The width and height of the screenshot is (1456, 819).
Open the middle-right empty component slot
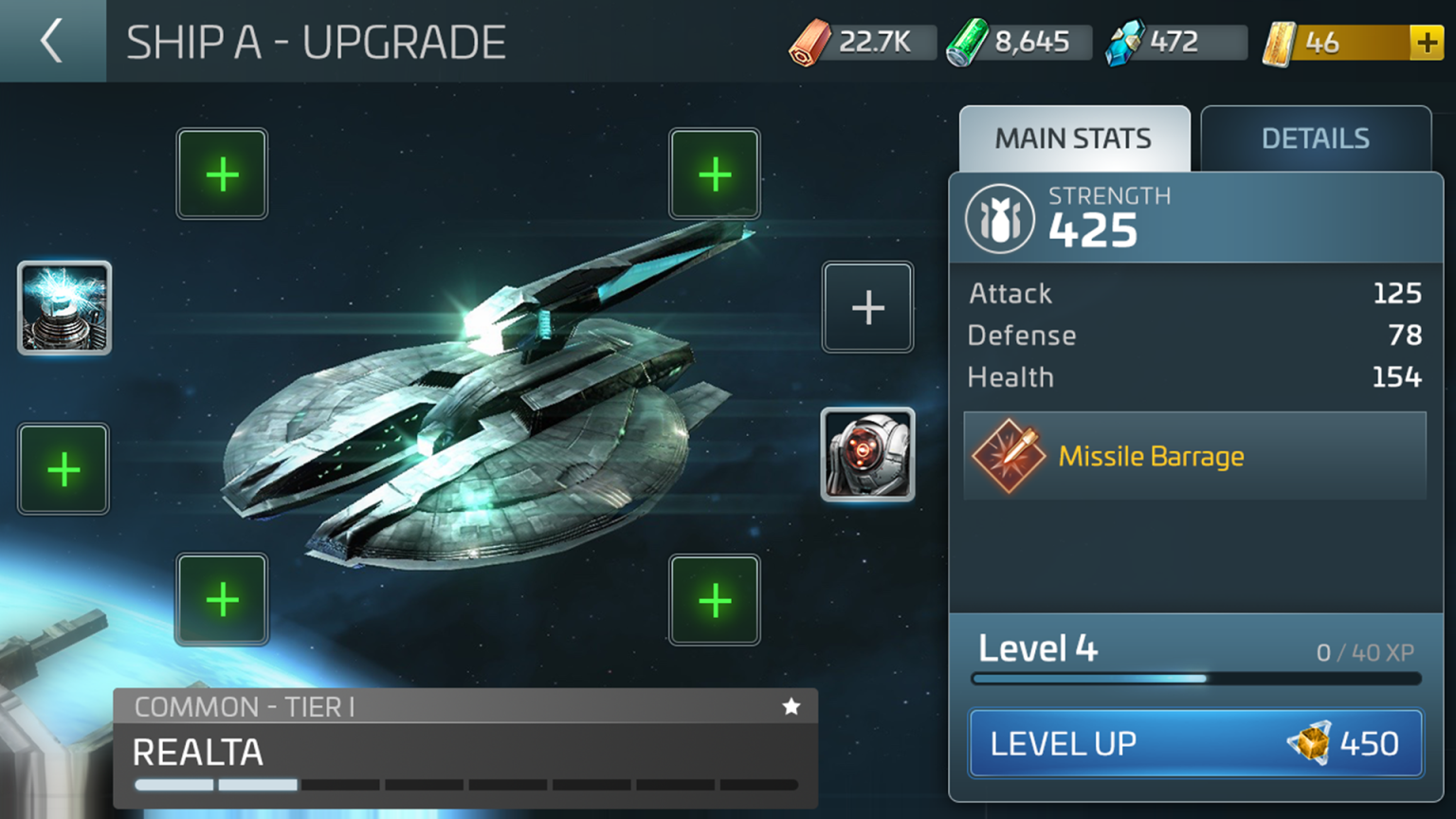coord(868,306)
